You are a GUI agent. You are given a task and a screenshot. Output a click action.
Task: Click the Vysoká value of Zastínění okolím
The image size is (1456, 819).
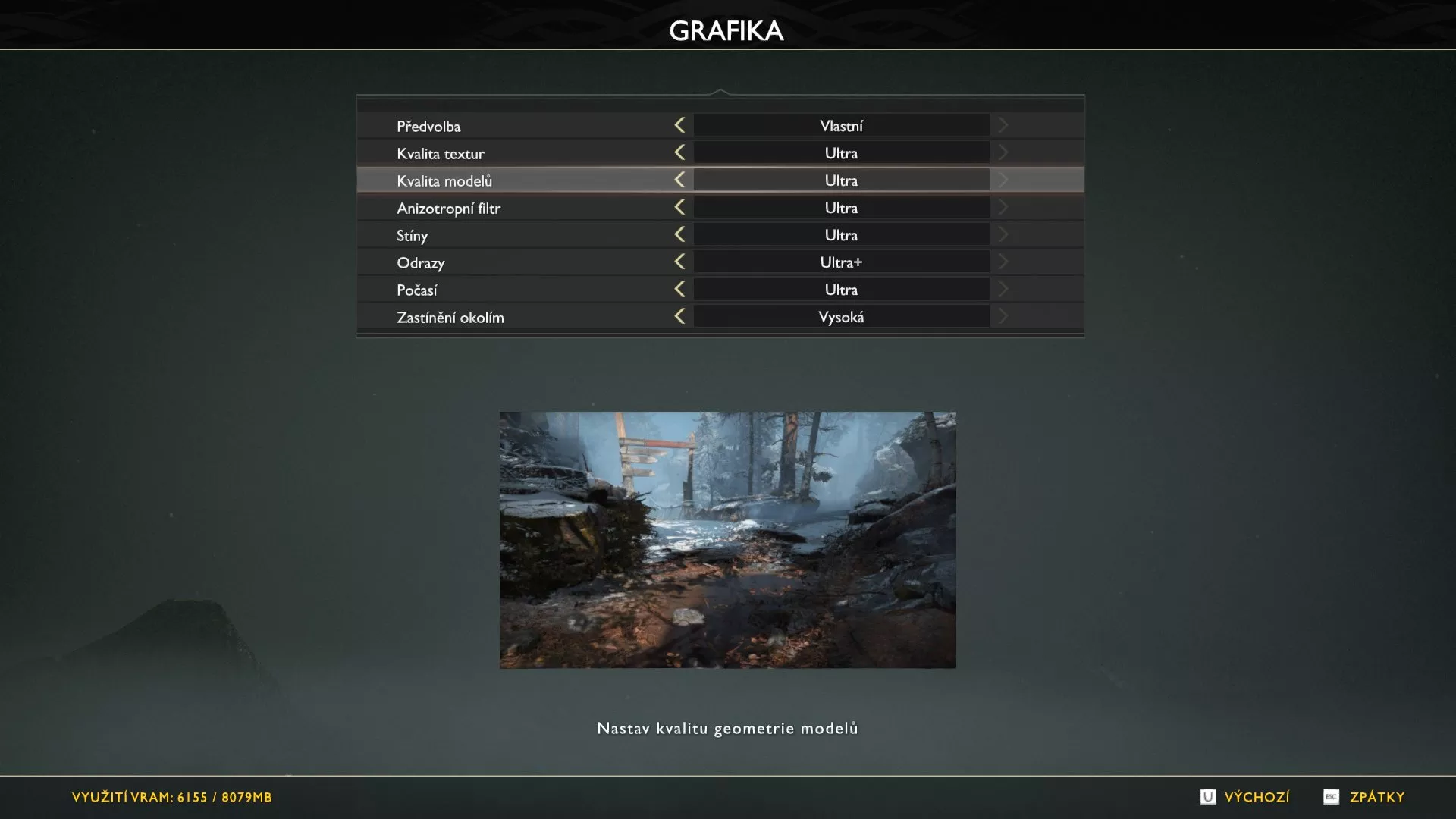pos(840,316)
